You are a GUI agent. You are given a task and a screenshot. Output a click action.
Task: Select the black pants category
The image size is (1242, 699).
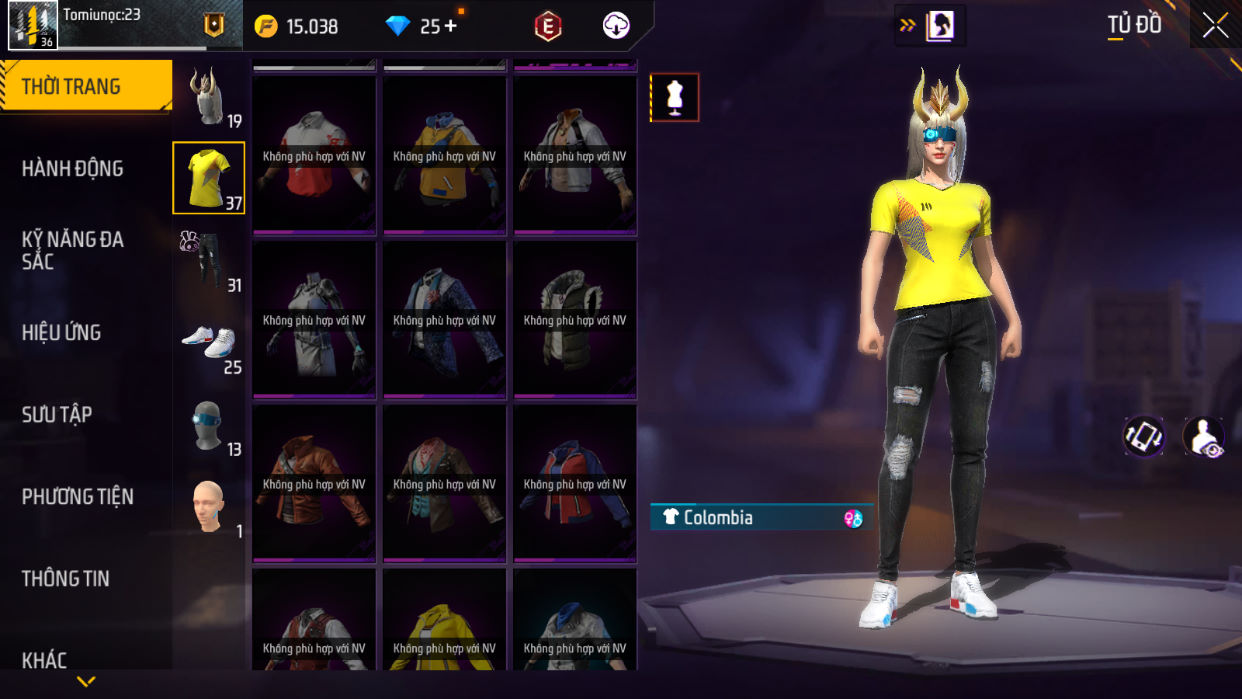pos(208,260)
